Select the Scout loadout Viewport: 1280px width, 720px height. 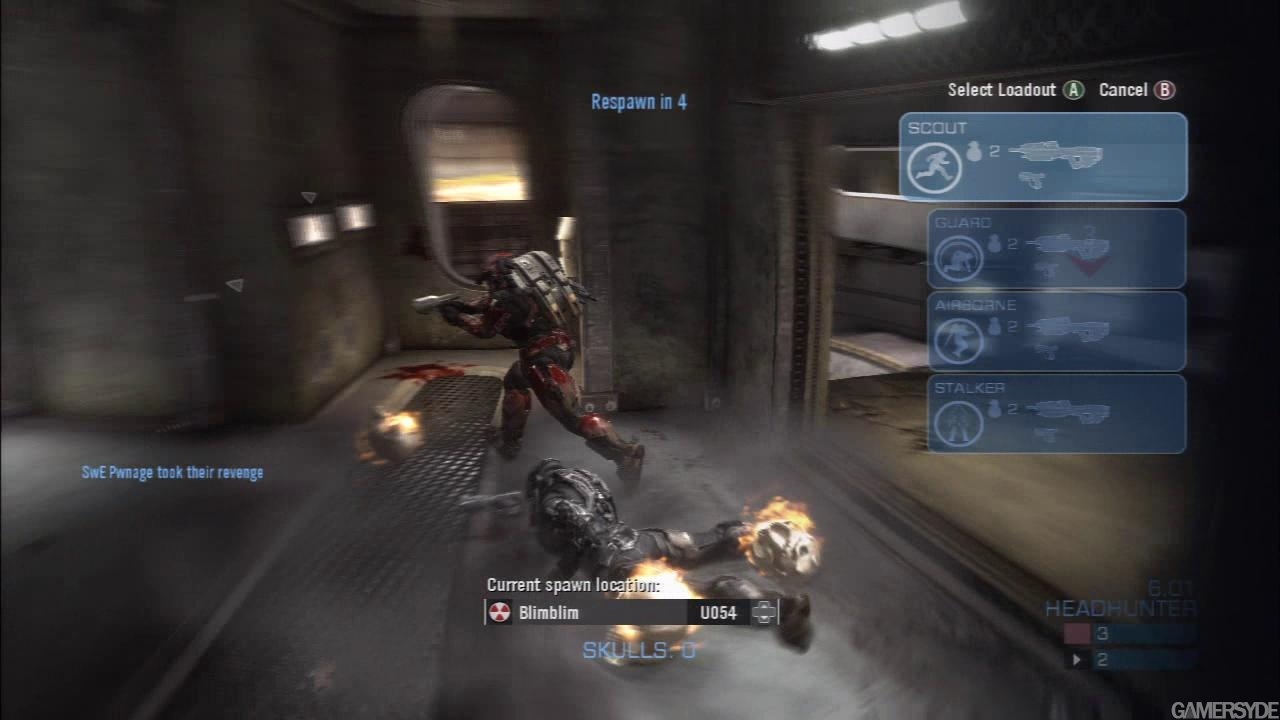1043,157
